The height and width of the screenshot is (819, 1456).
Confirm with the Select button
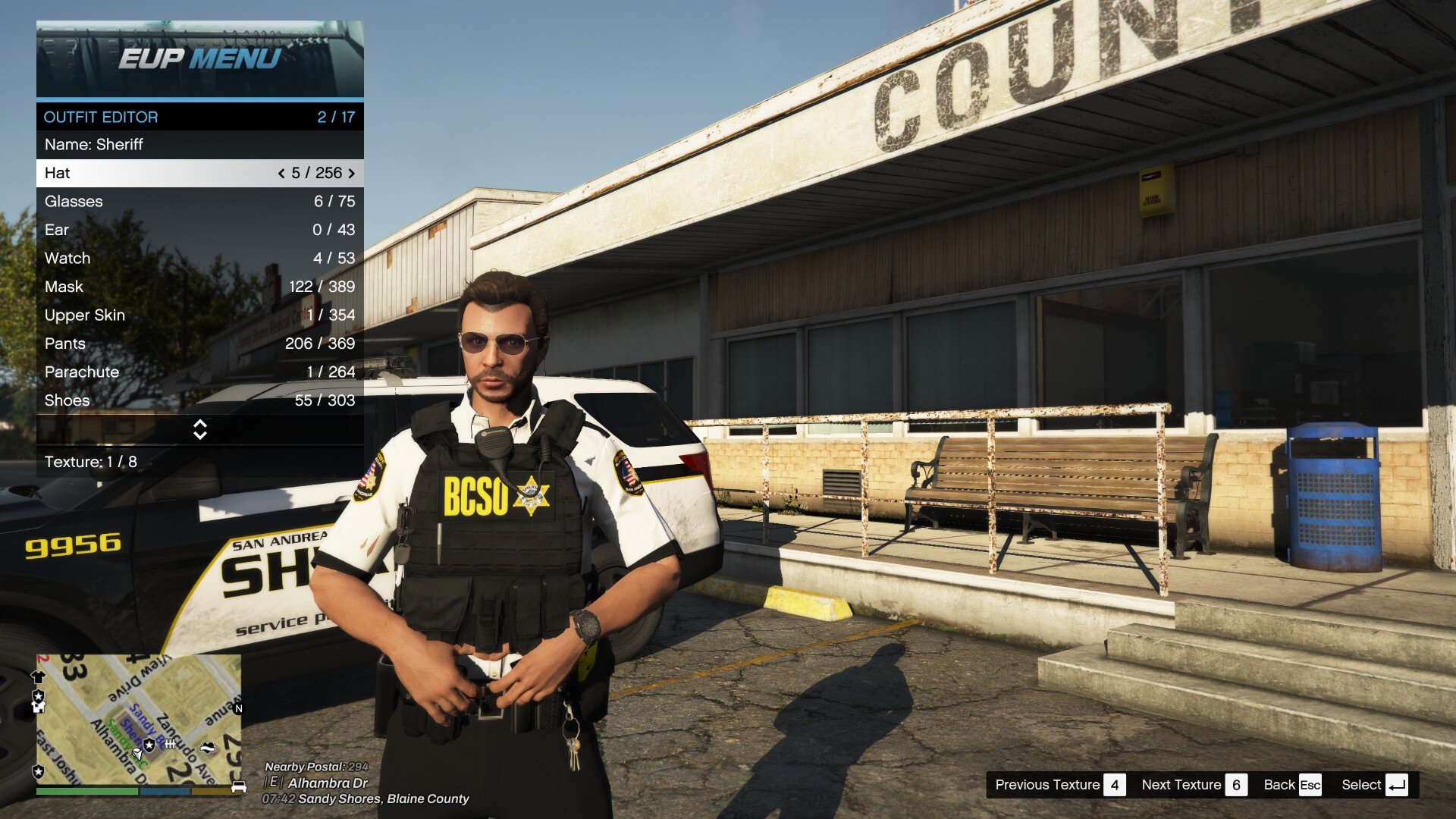tap(1374, 785)
